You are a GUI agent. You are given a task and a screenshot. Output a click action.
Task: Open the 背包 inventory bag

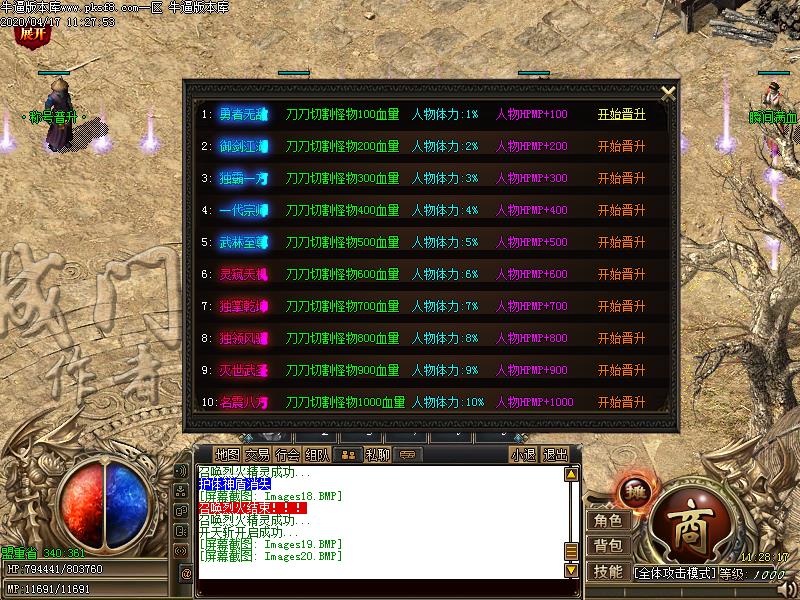pyautogui.click(x=607, y=546)
